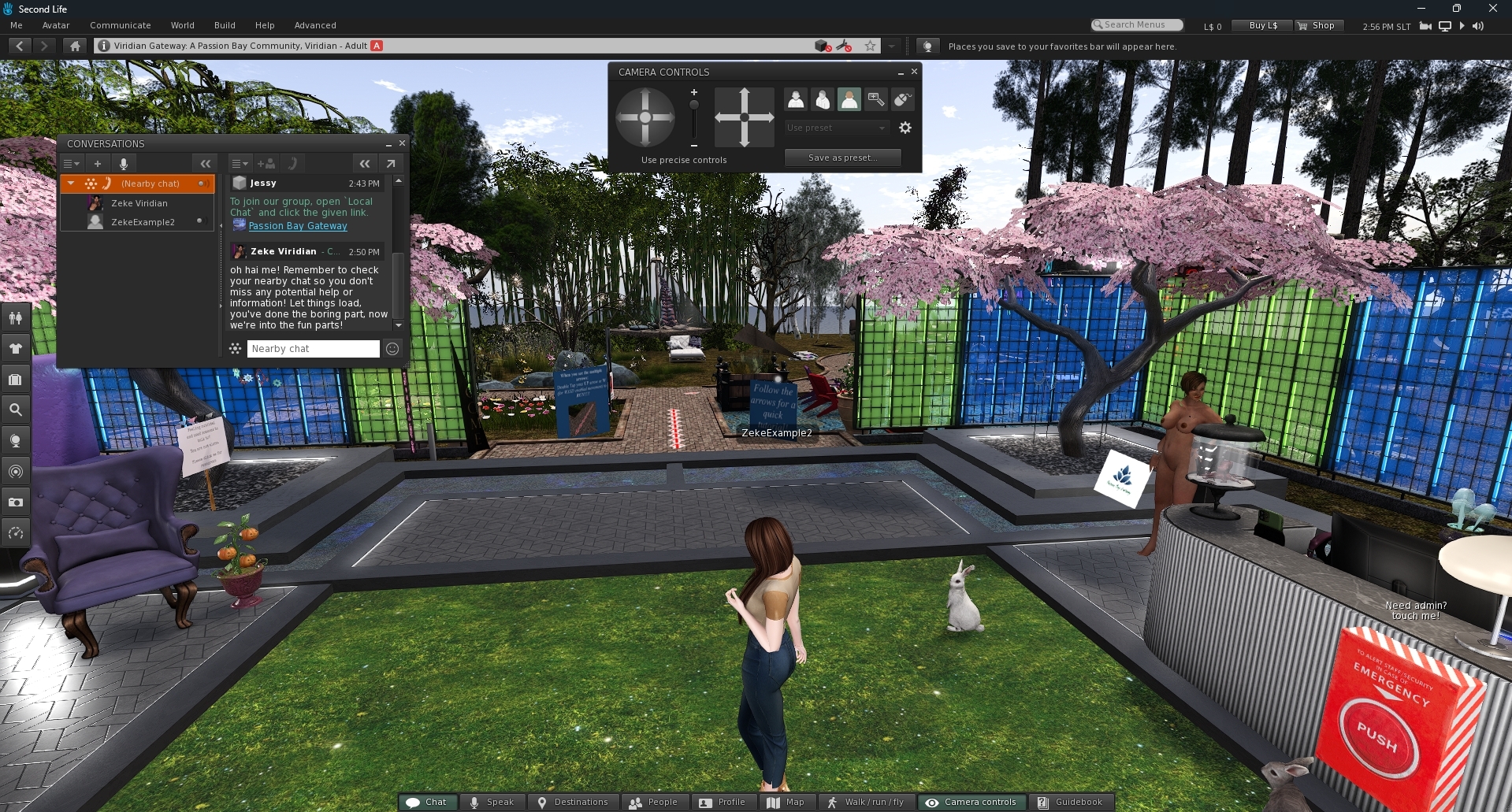Image resolution: width=1512 pixels, height=812 pixels.
Task: Toggle the Walk / run / fly controls
Action: [x=865, y=802]
